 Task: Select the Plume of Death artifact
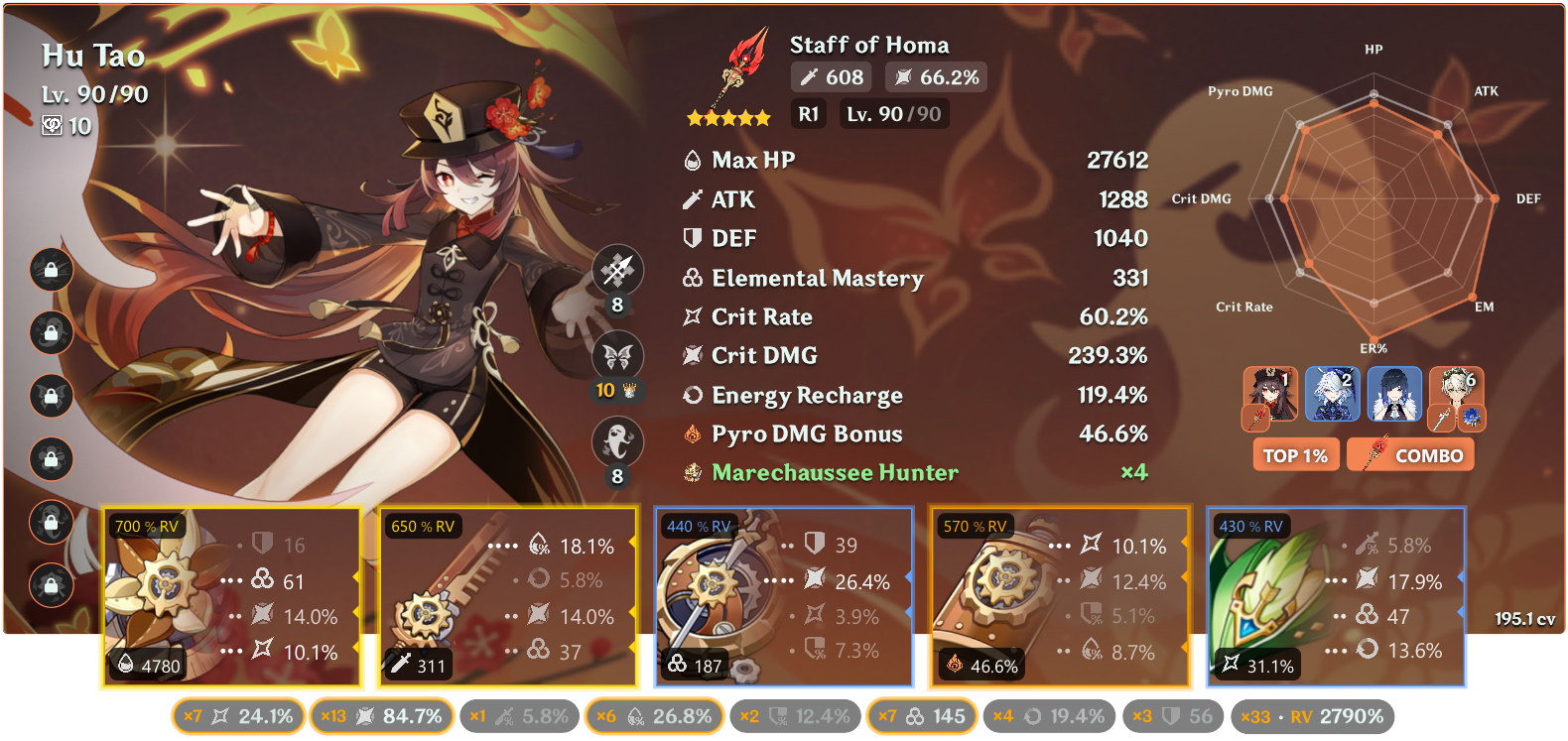(x=506, y=595)
